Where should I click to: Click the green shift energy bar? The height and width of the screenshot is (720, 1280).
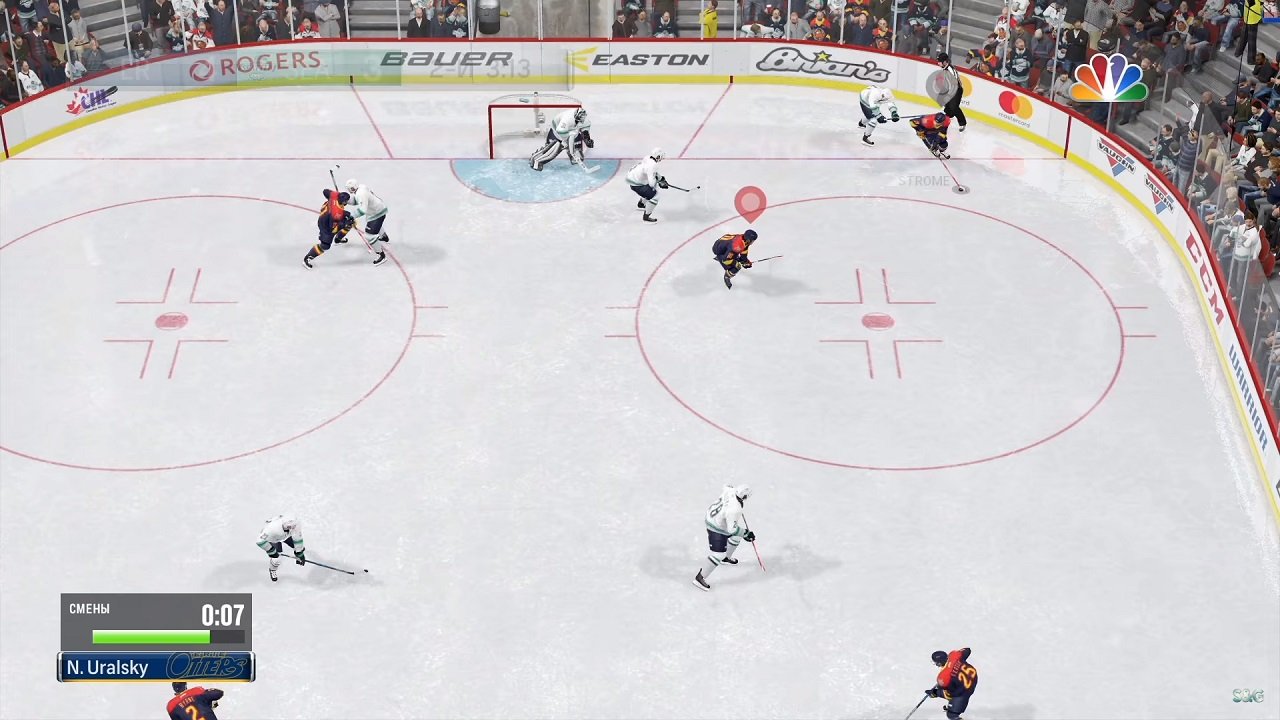pos(150,637)
